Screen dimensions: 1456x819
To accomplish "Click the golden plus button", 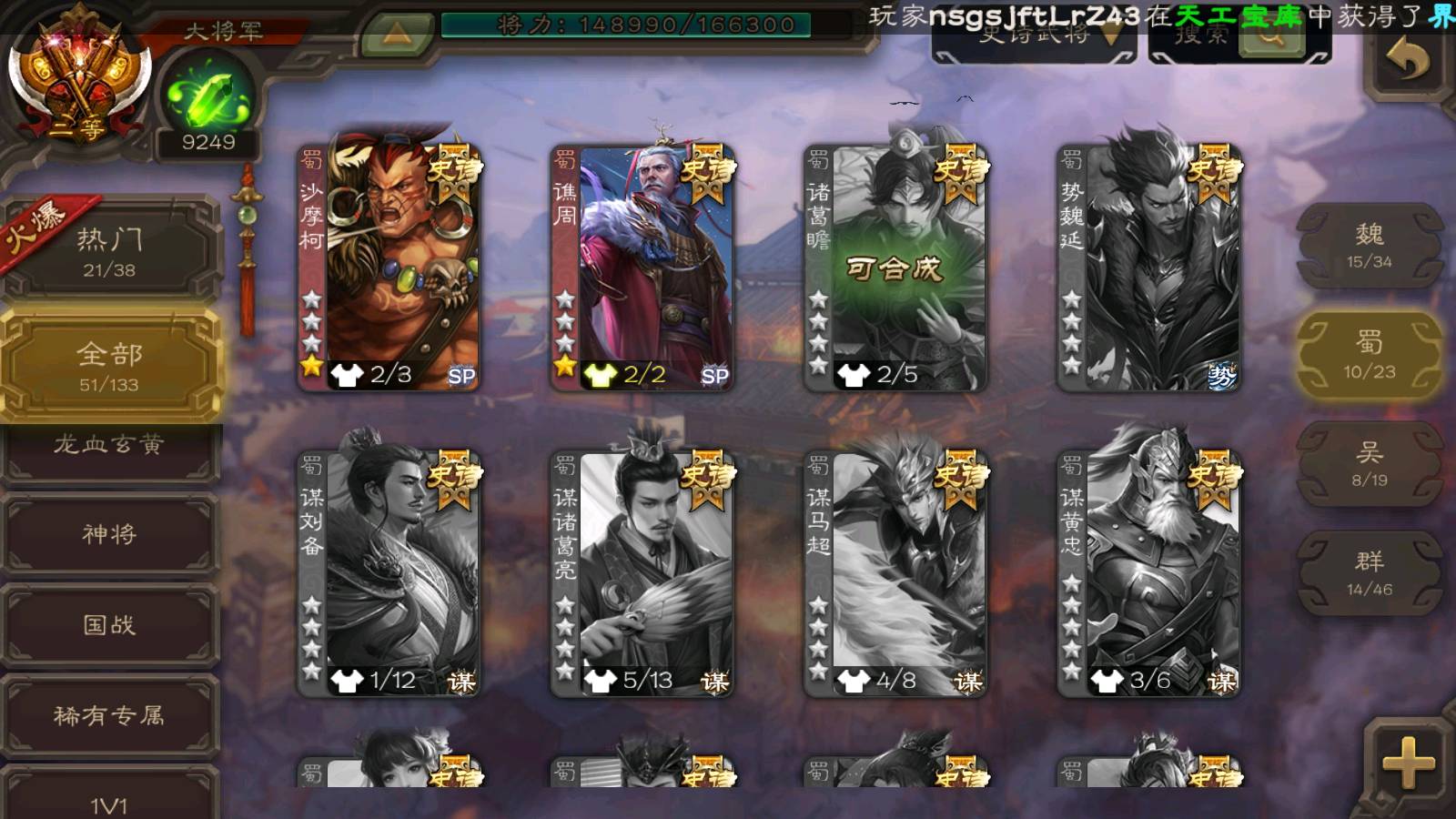I will tap(1408, 763).
